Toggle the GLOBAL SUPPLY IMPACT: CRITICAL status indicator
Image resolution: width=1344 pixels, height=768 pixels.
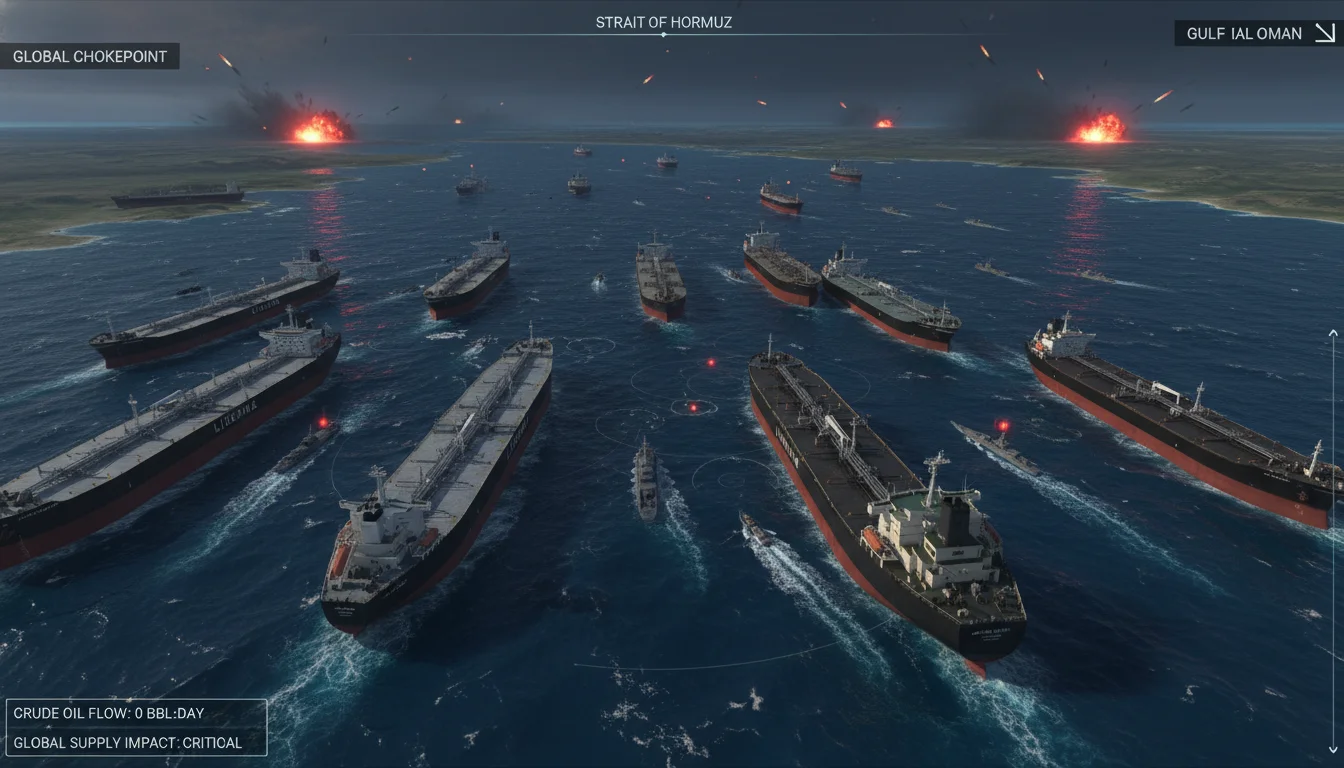[x=130, y=743]
